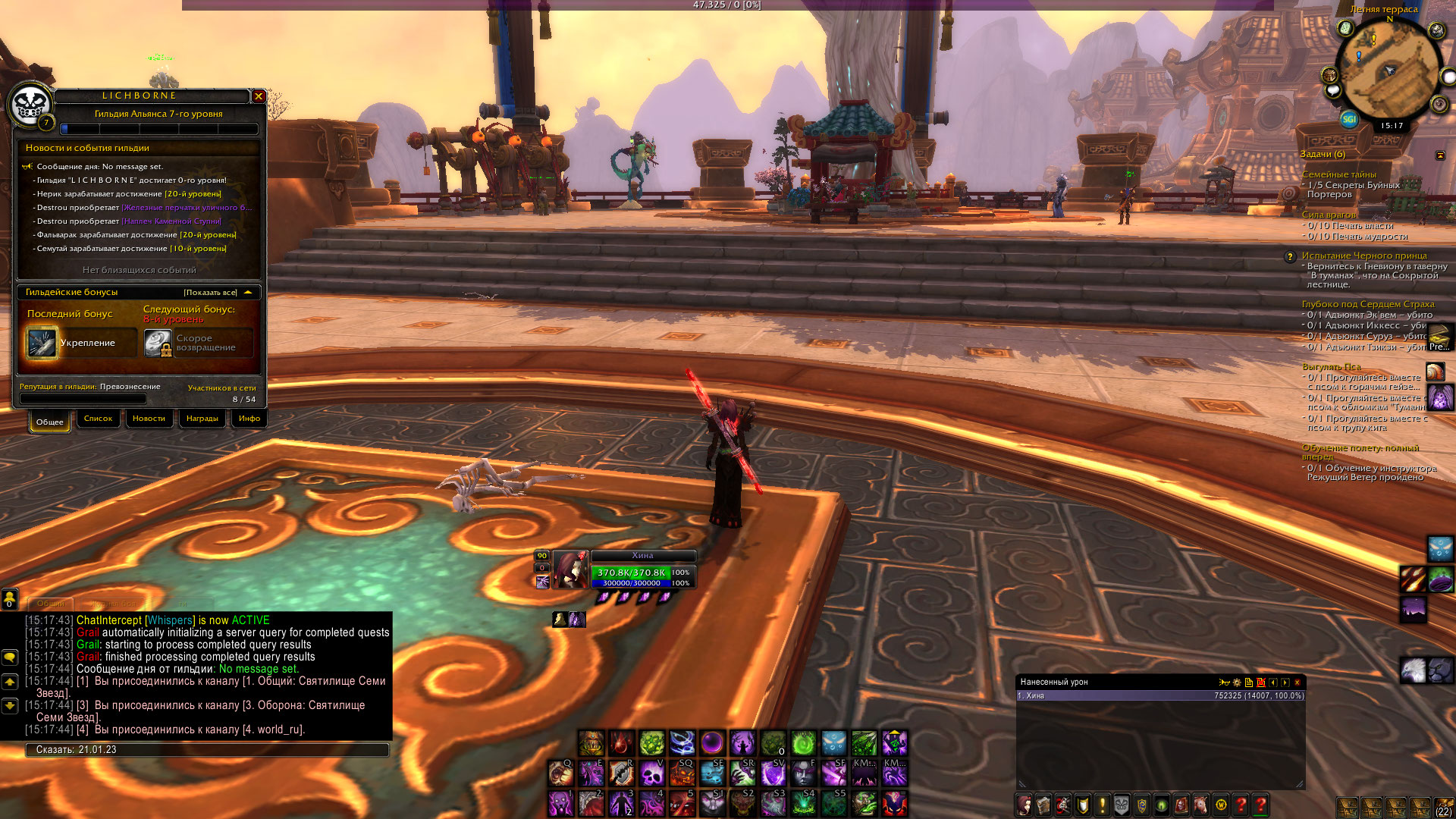Image resolution: width=1456 pixels, height=819 pixels.
Task: Open the Новости guild tab
Action: coord(149,419)
